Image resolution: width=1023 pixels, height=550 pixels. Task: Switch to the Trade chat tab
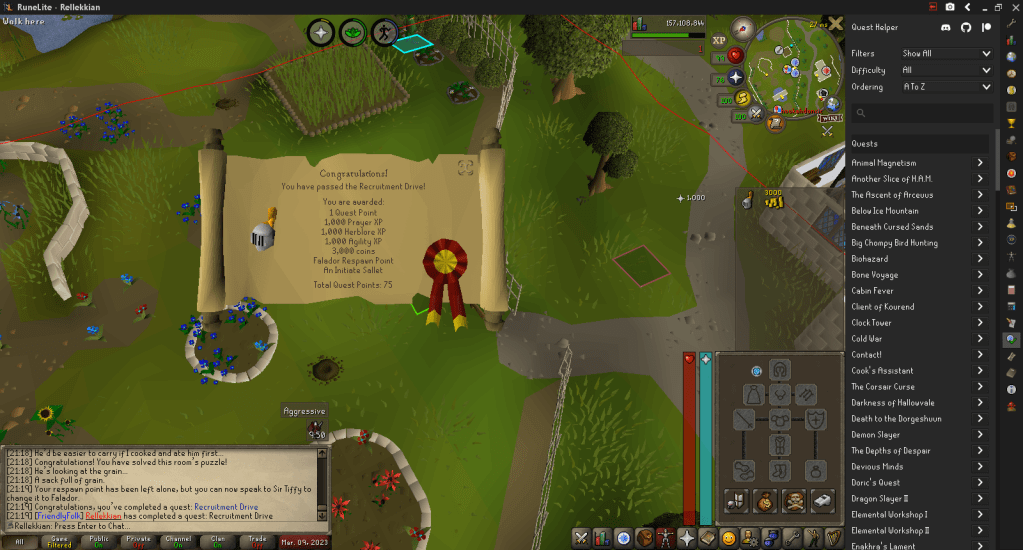(259, 541)
